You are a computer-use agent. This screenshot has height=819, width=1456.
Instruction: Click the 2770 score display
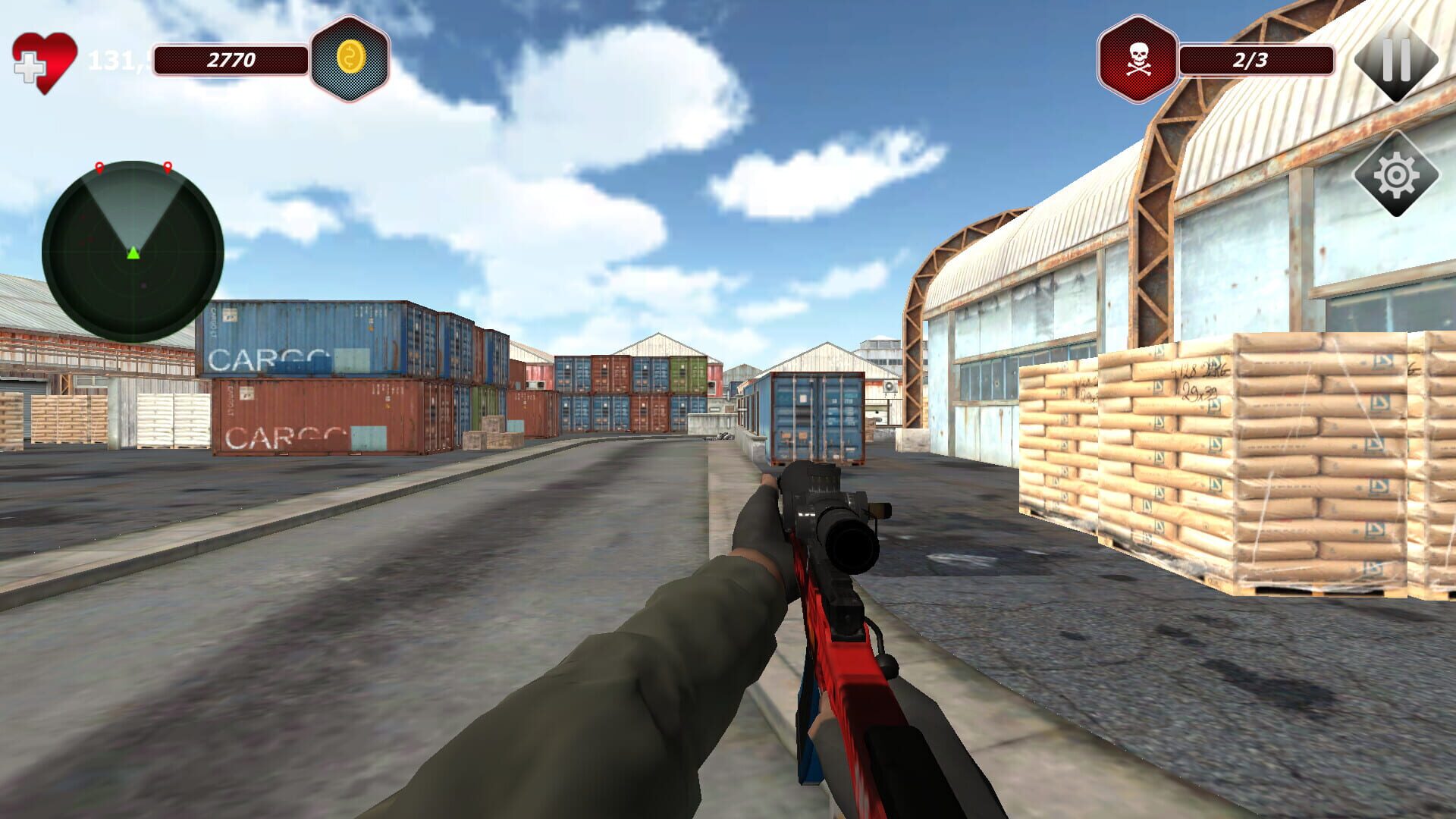click(x=231, y=58)
